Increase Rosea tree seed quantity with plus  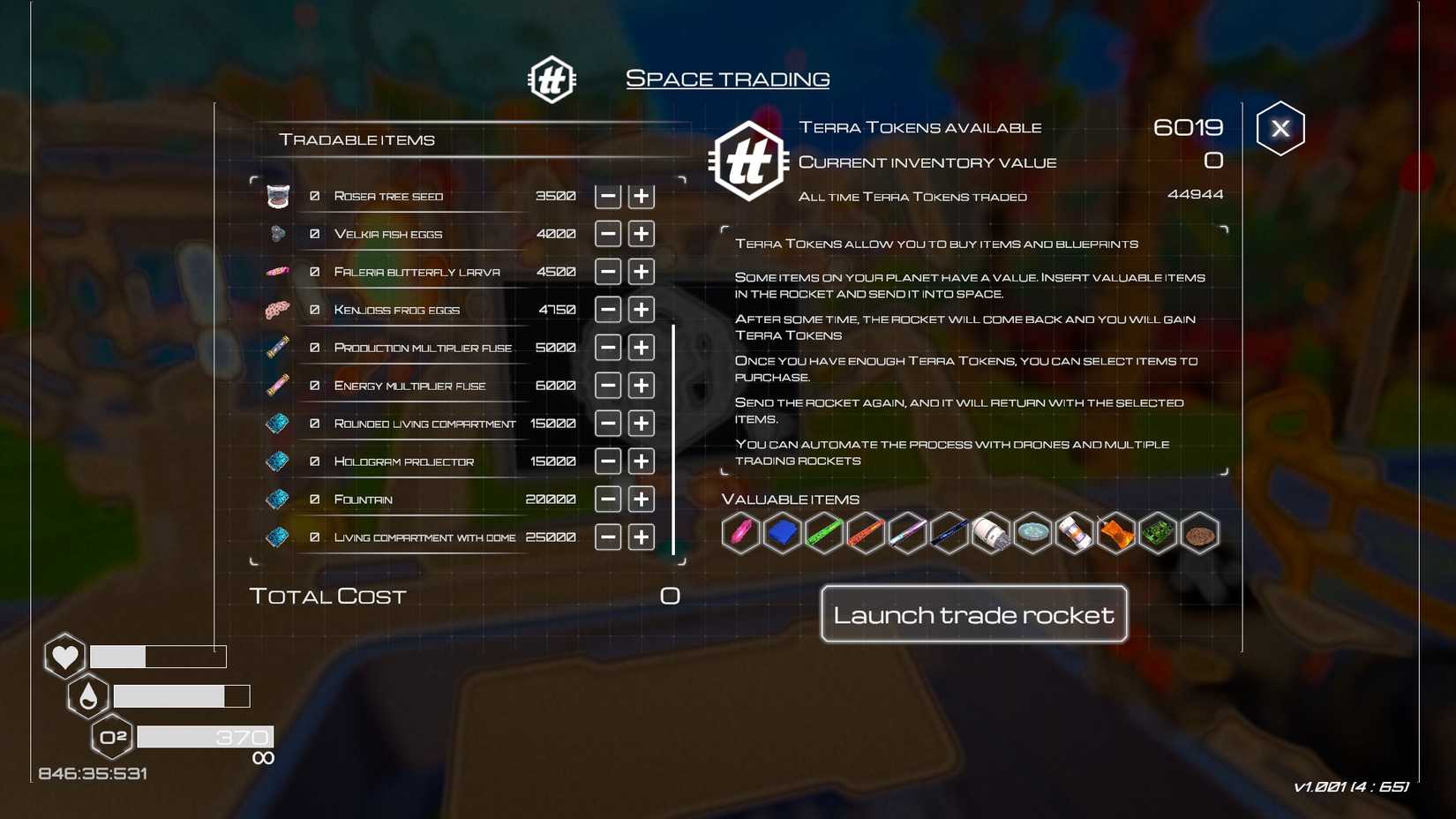[641, 196]
